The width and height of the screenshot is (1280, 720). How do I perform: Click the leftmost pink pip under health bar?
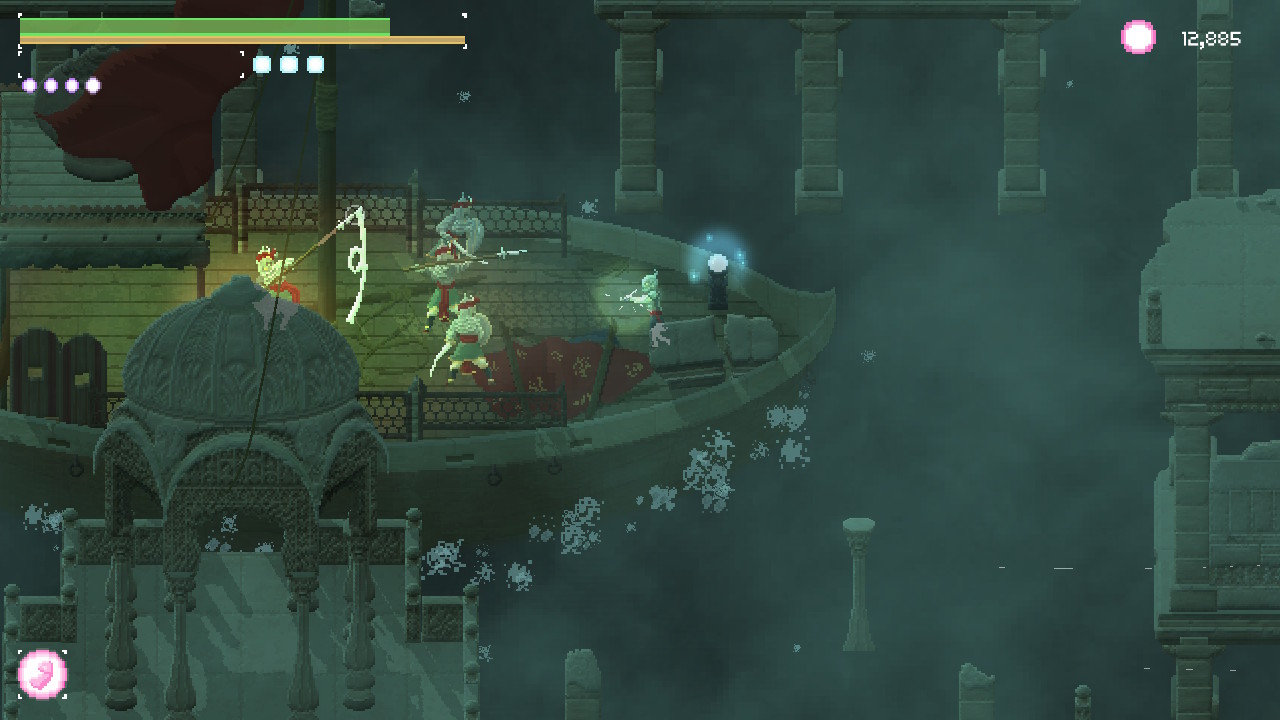point(28,85)
